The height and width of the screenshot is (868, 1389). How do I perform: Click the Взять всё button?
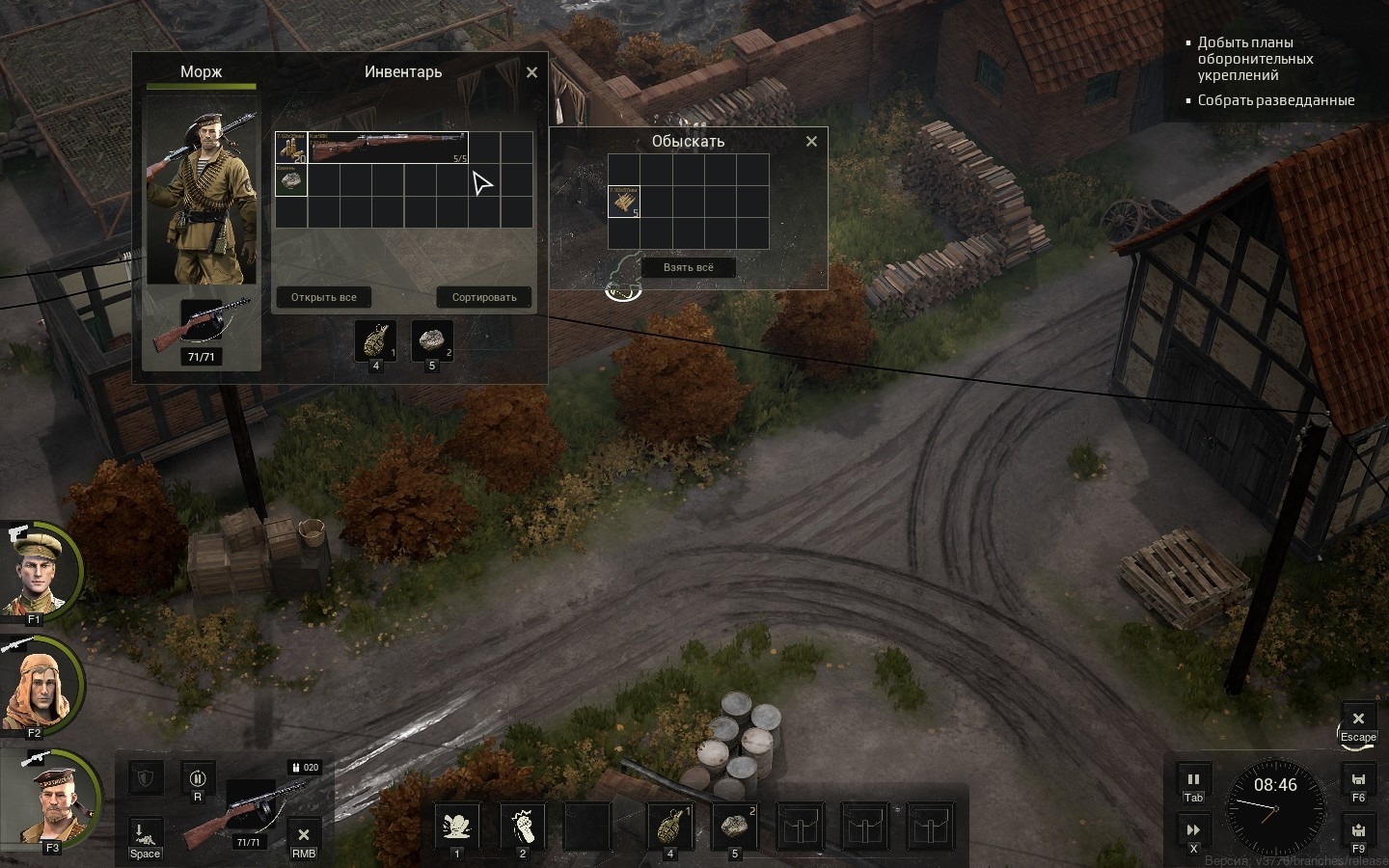click(688, 267)
